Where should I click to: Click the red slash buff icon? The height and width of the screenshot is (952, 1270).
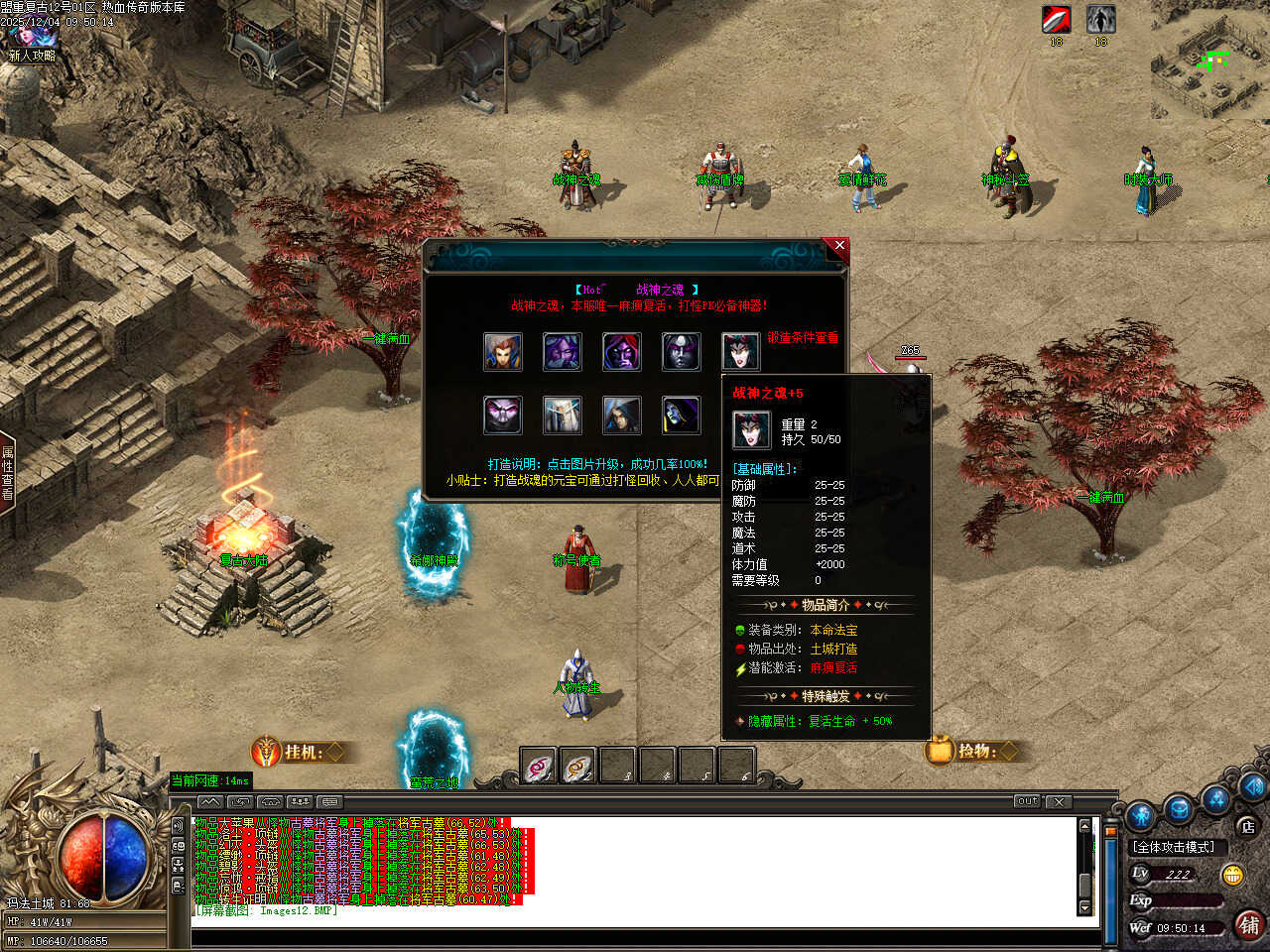coord(1056,20)
